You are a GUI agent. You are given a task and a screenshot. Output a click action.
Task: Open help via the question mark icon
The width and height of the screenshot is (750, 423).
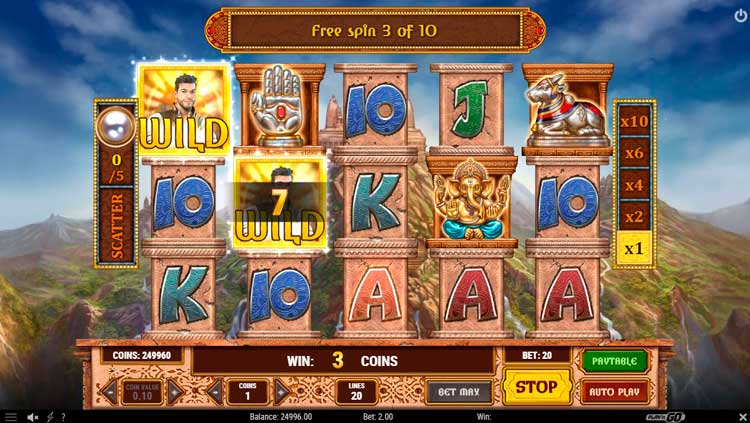63,416
